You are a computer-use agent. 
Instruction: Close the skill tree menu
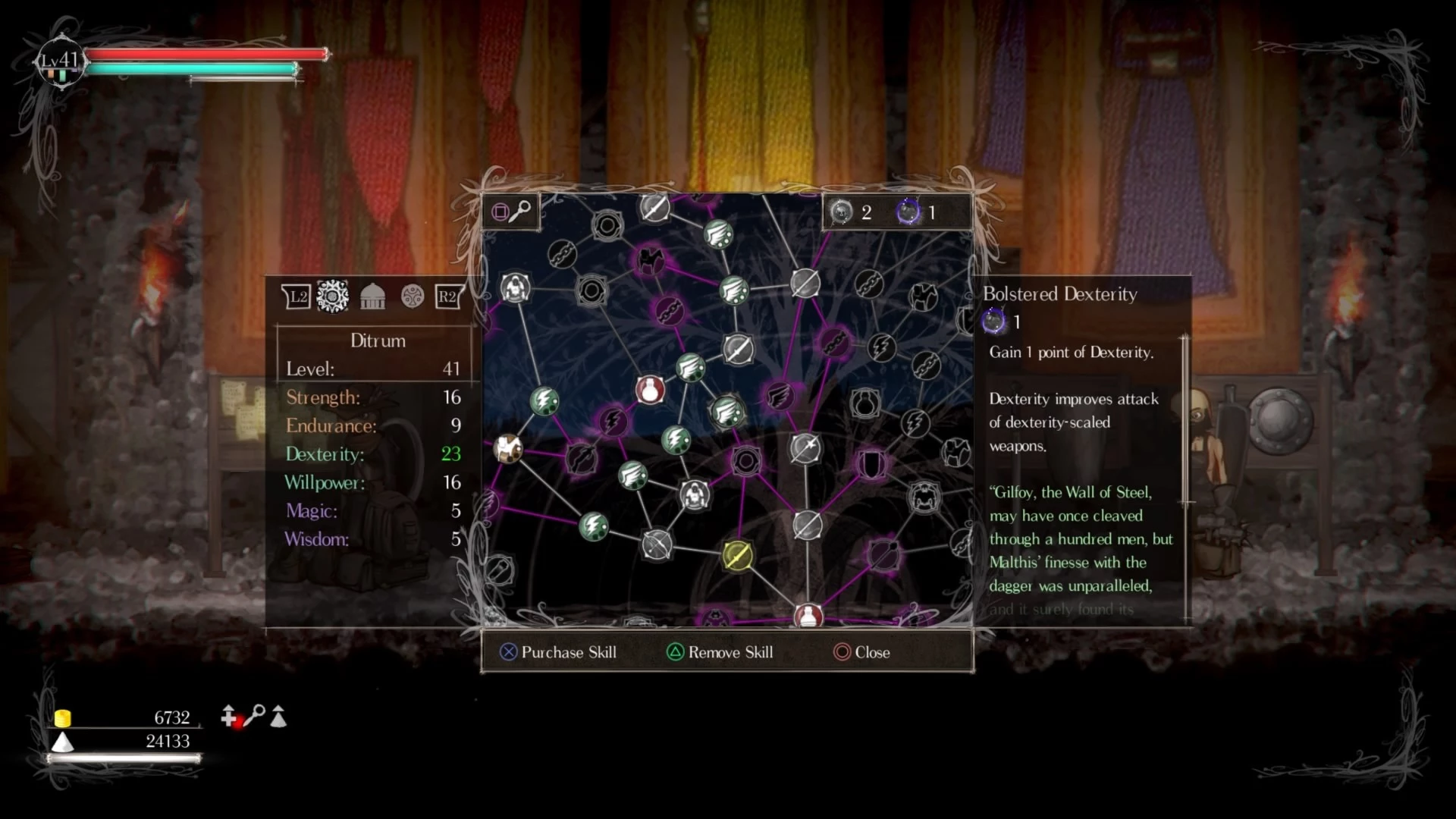pyautogui.click(x=861, y=652)
